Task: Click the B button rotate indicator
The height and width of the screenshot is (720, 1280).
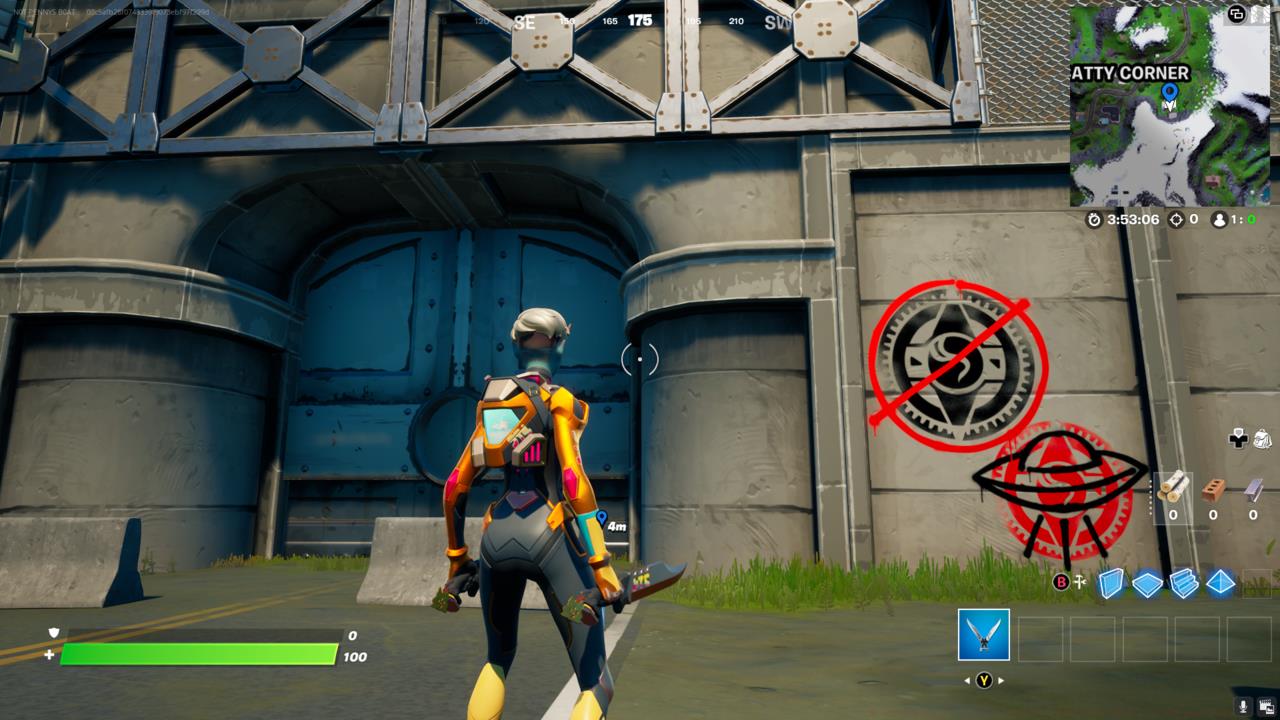Action: (x=1061, y=582)
